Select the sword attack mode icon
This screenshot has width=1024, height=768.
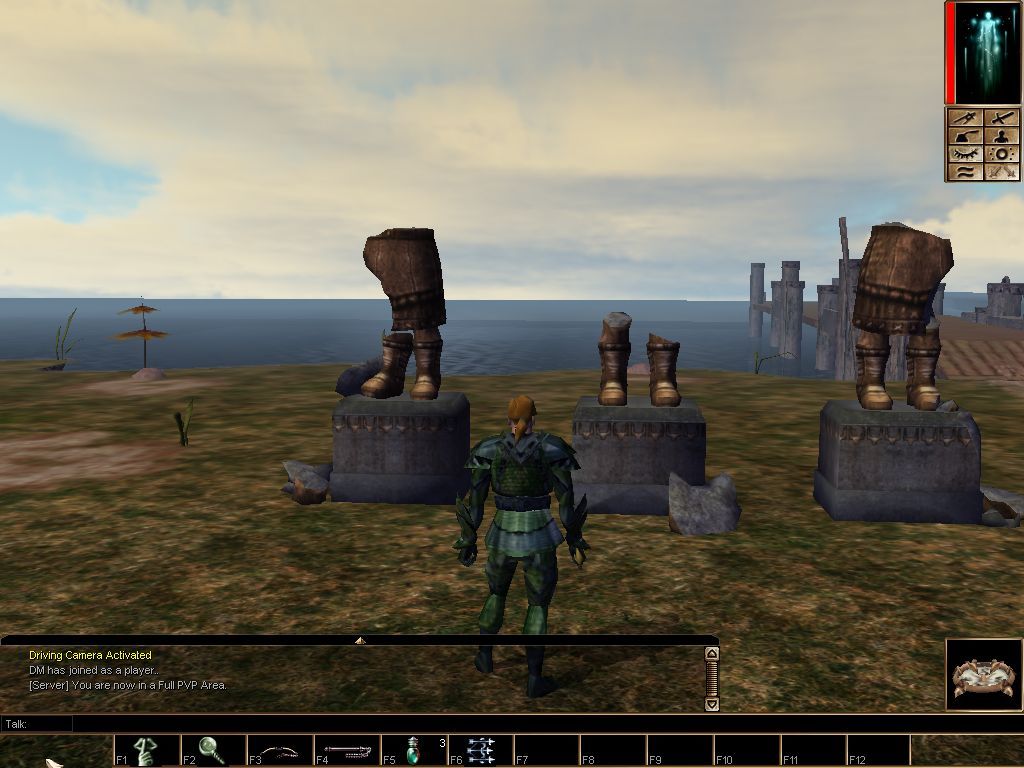click(x=1003, y=119)
